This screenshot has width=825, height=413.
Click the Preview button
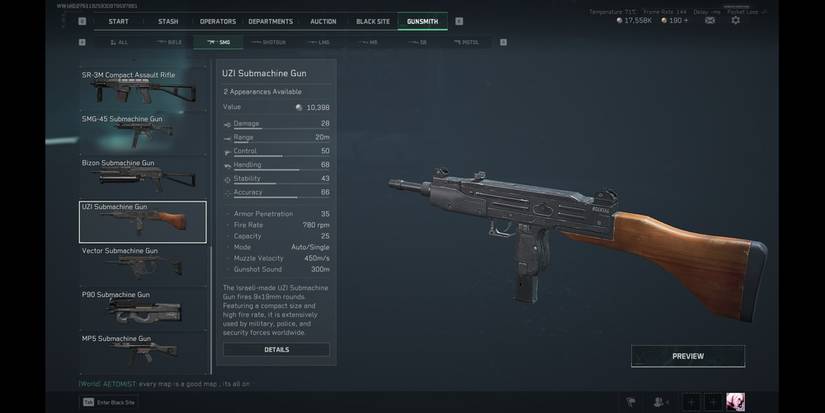(x=687, y=356)
